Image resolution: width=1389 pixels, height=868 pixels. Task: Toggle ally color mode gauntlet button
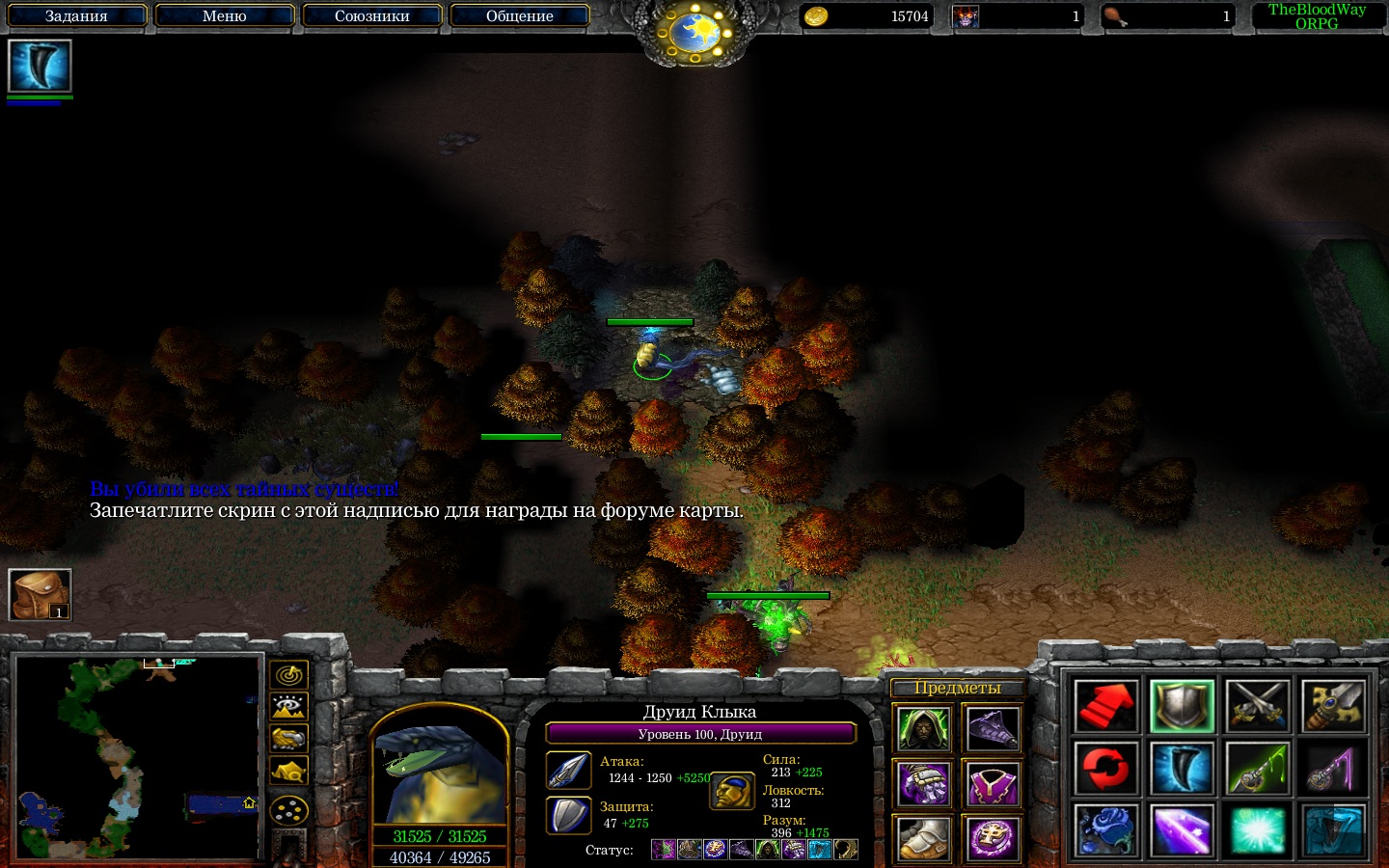pyautogui.click(x=288, y=739)
